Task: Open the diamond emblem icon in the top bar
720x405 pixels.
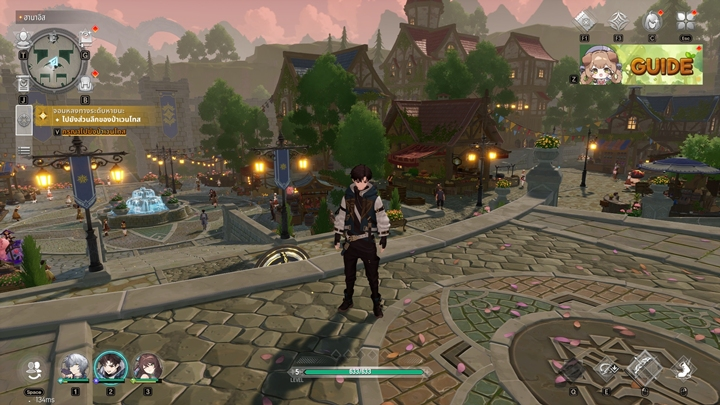Action: [585, 21]
